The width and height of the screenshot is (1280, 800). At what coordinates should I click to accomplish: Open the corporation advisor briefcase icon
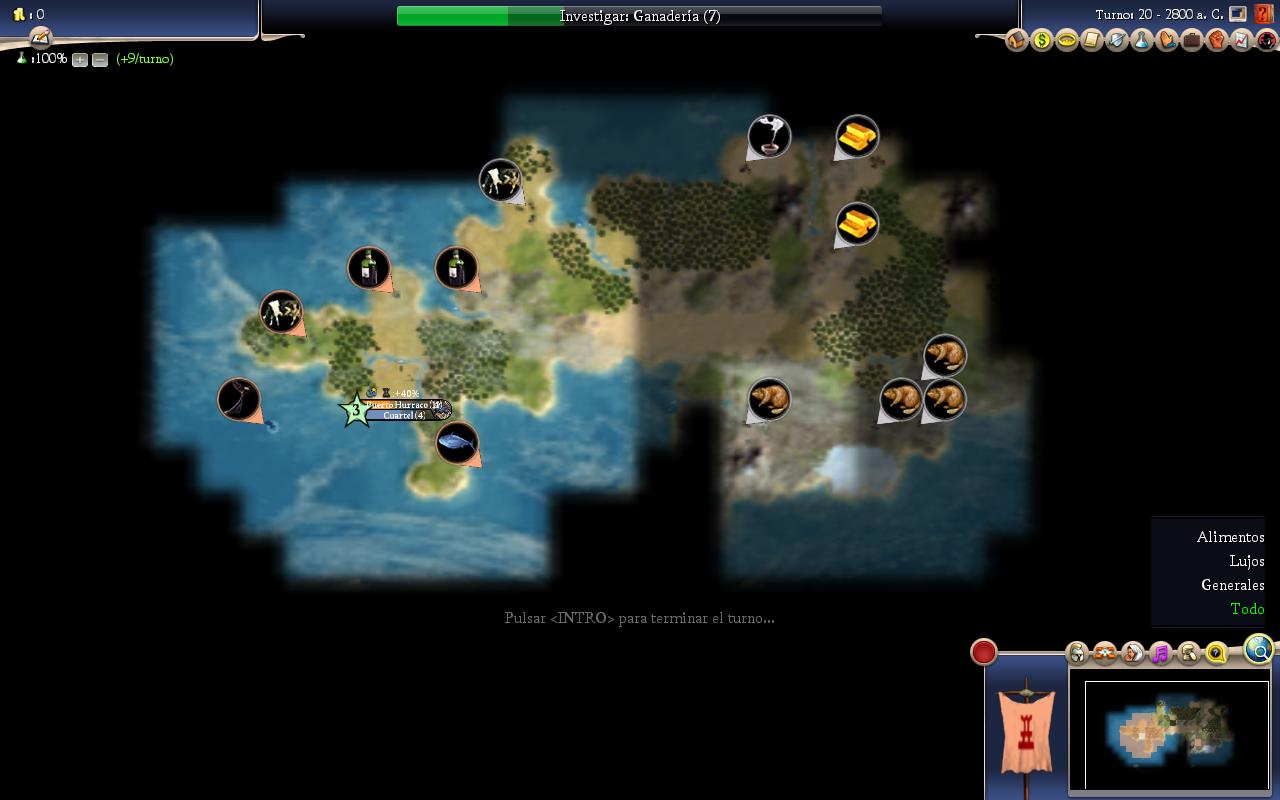click(1191, 41)
